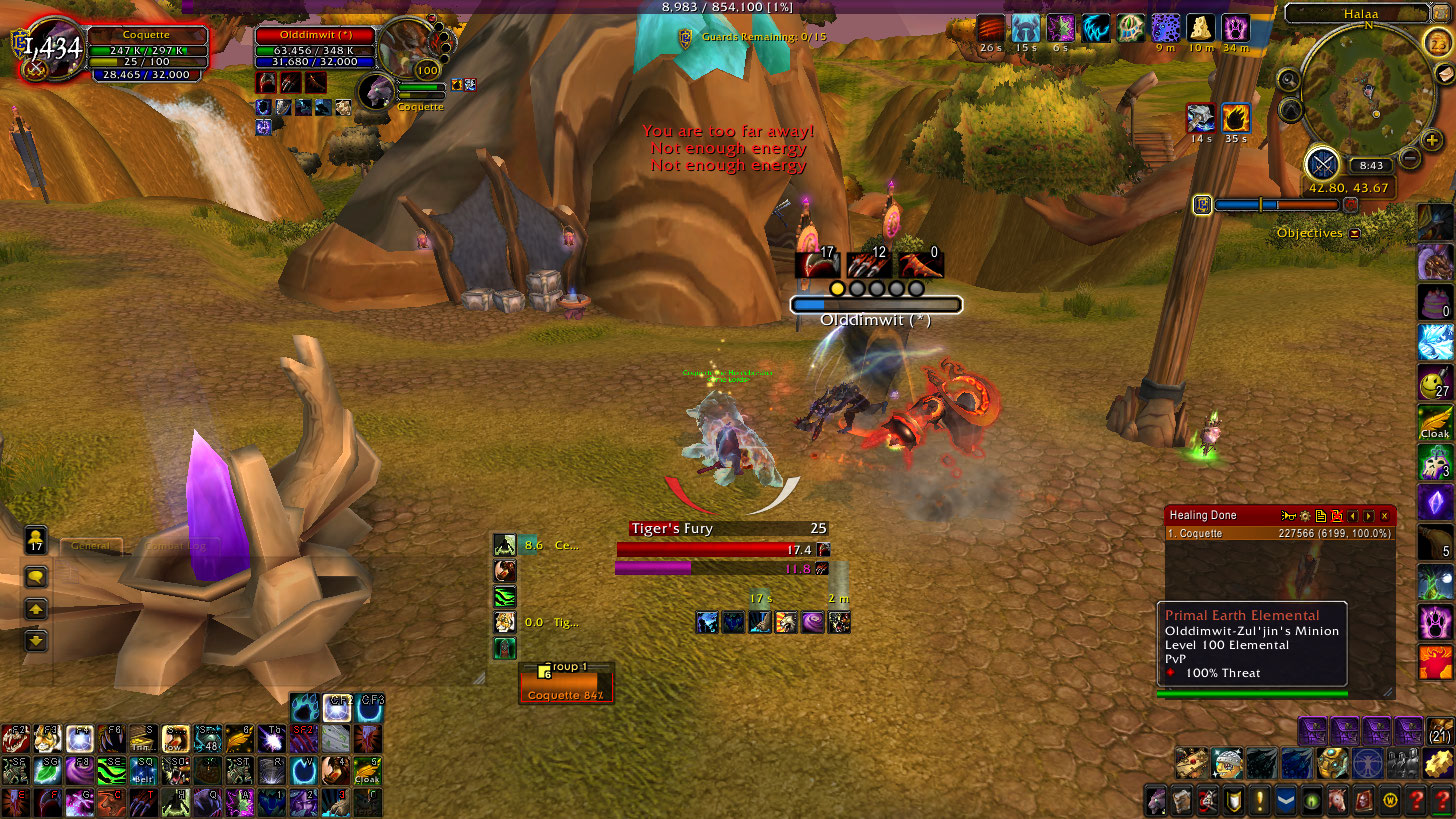
Task: Use the Cloak action bar button
Action: click(x=367, y=771)
